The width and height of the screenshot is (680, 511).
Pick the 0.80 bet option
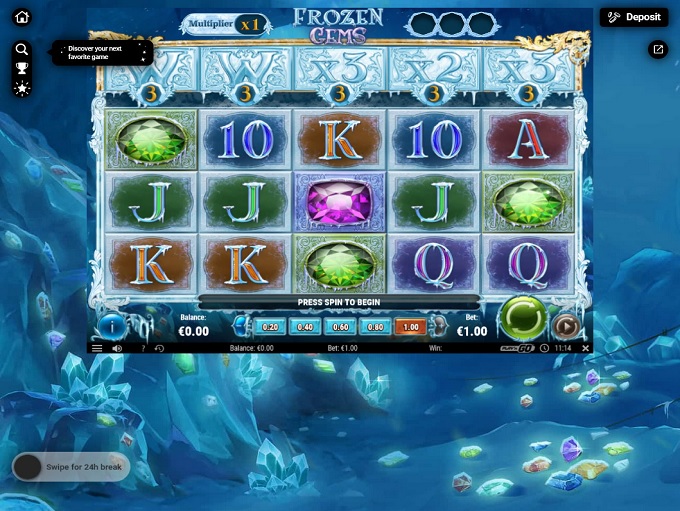tap(375, 327)
